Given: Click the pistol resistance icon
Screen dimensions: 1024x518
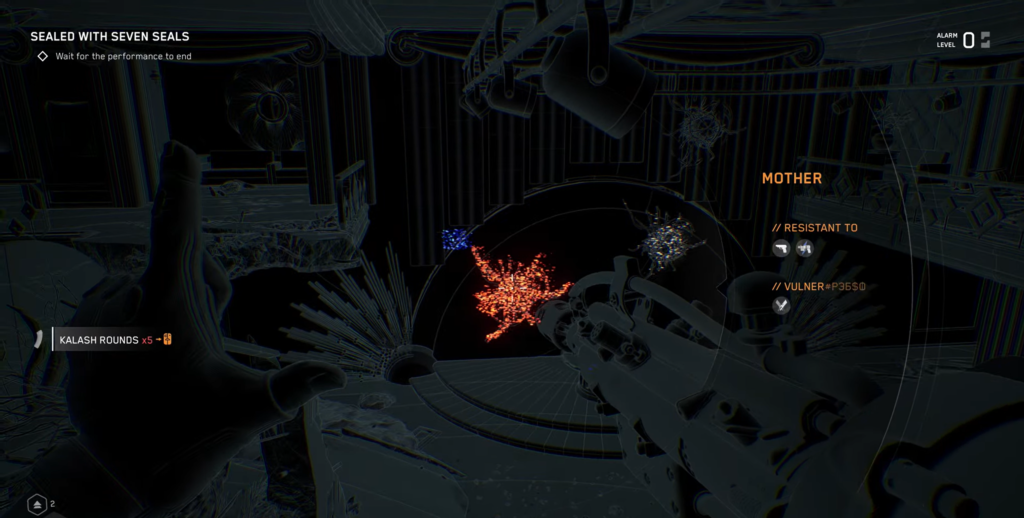Looking at the screenshot, I should pos(781,248).
